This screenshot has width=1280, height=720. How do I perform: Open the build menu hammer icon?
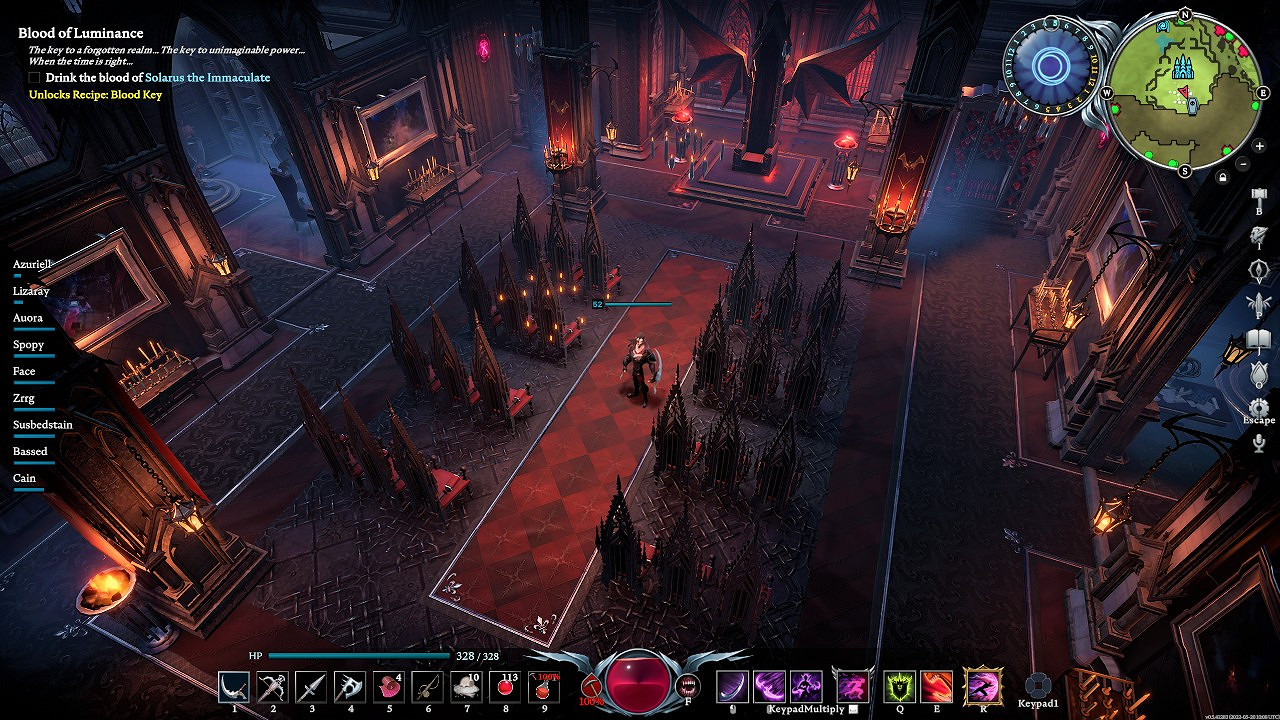click(1259, 196)
